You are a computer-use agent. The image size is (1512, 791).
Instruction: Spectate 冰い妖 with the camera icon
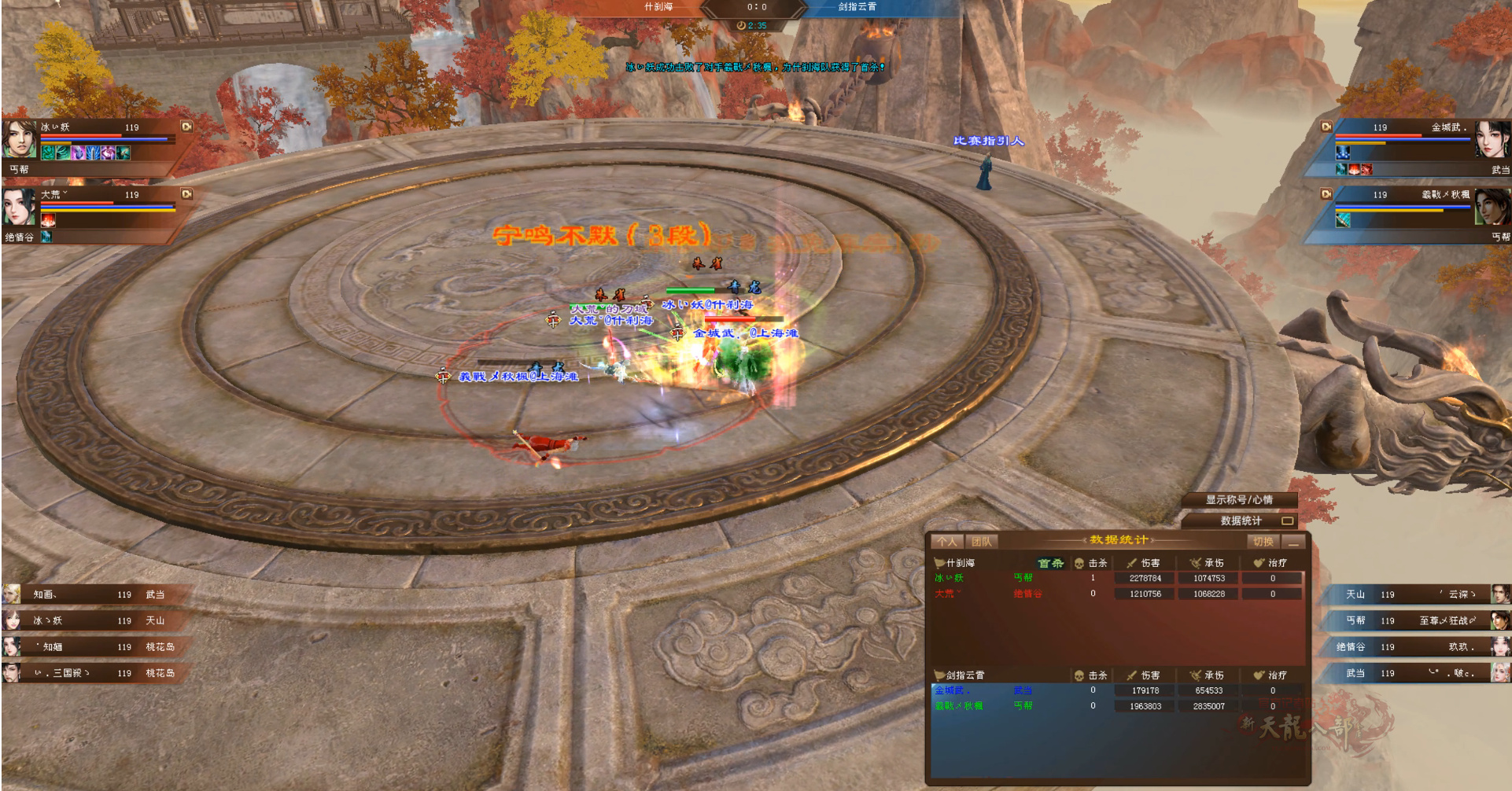pyautogui.click(x=186, y=127)
